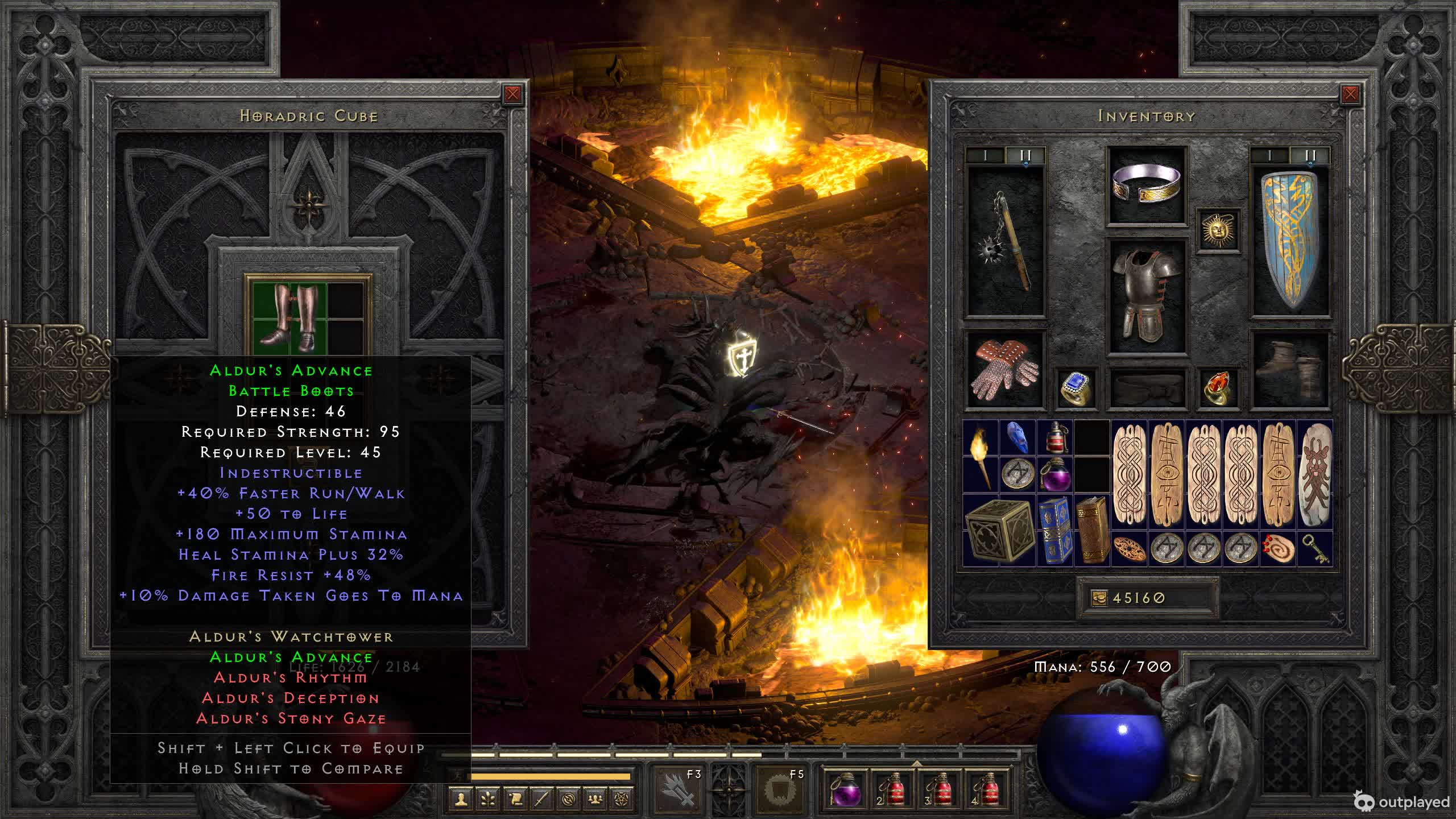Select the equipped flail weapon
The image size is (1456, 819).
pos(1006,242)
